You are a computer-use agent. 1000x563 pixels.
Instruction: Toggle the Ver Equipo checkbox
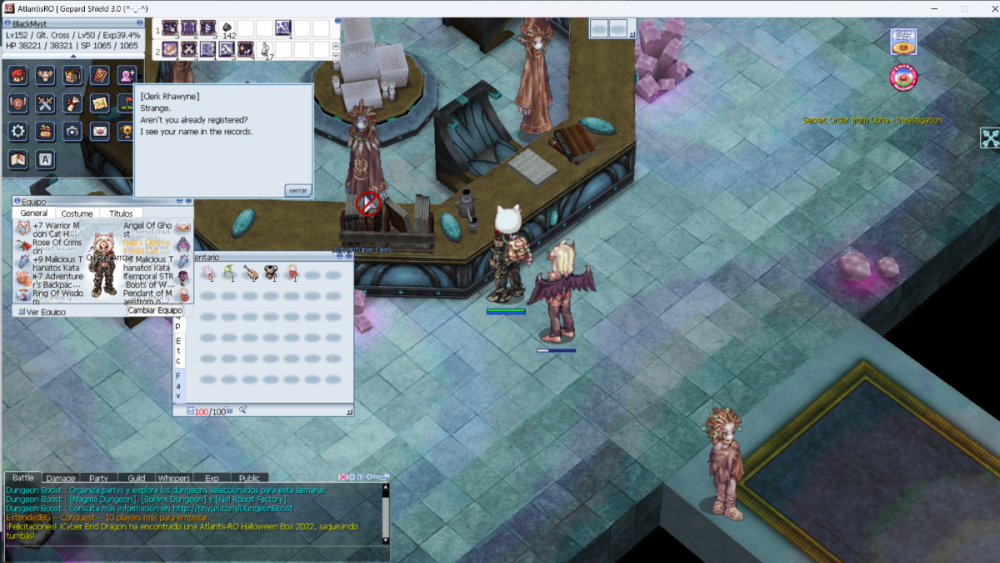click(20, 312)
